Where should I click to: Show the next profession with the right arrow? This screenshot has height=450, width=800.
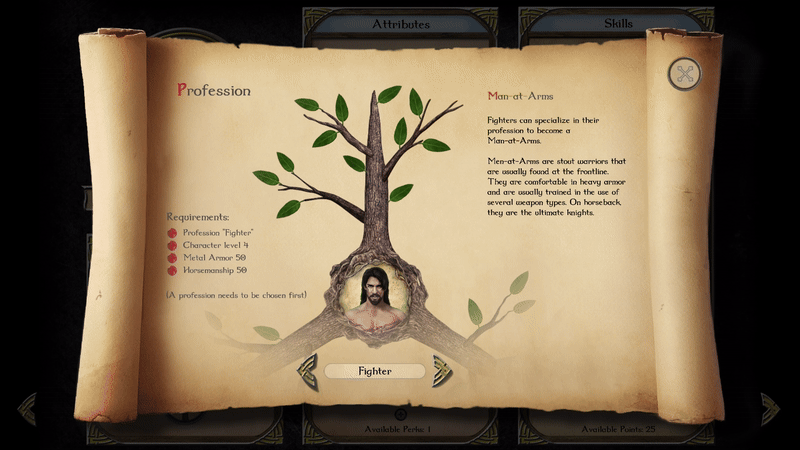point(442,370)
